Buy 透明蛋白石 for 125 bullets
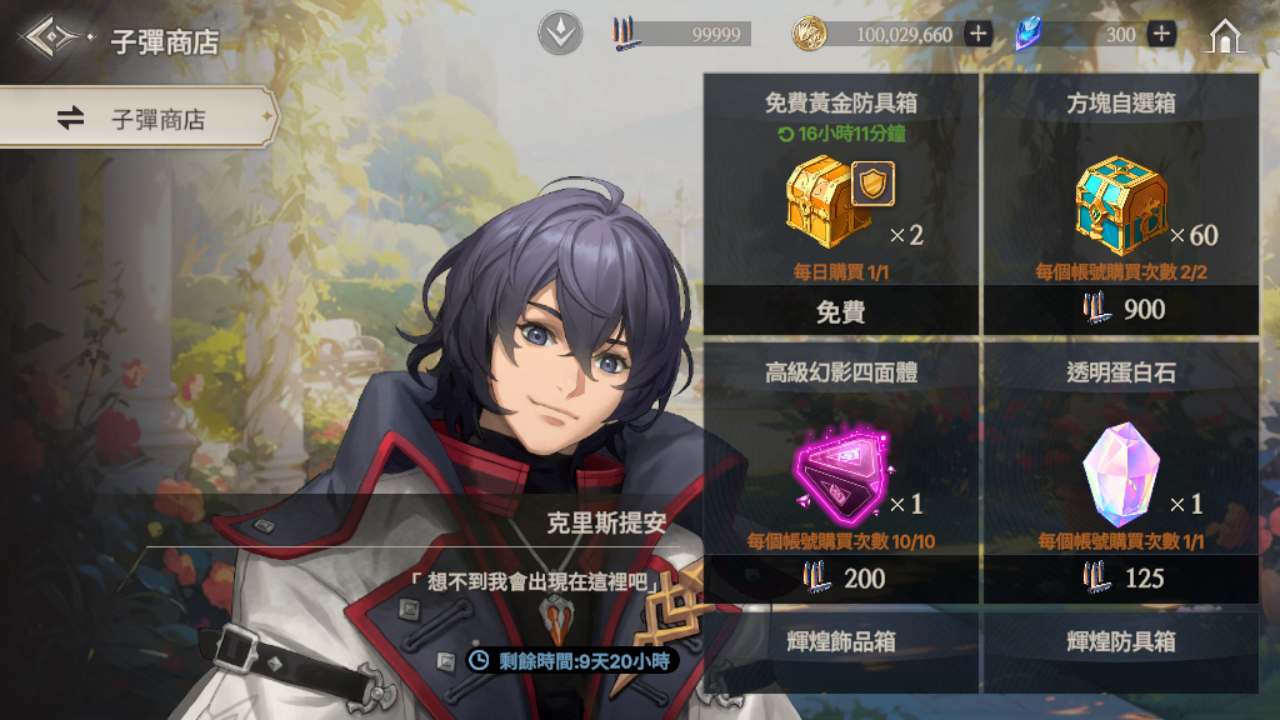Image resolution: width=1280 pixels, height=720 pixels. [1121, 578]
